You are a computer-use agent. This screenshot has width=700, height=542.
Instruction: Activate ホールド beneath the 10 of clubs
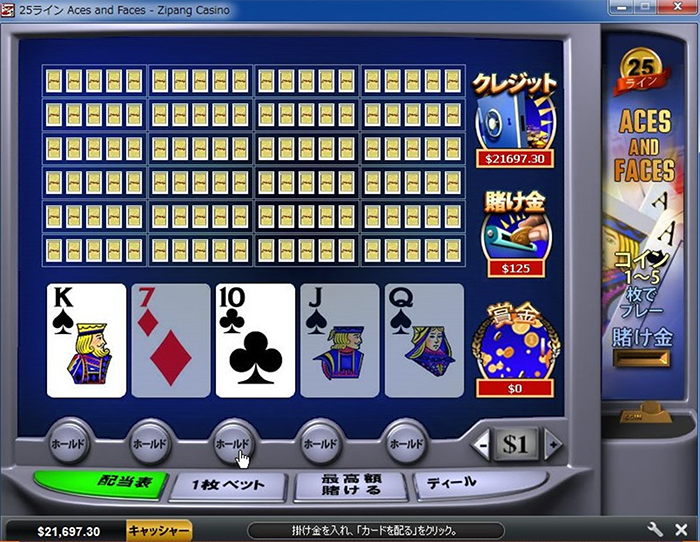tap(233, 441)
